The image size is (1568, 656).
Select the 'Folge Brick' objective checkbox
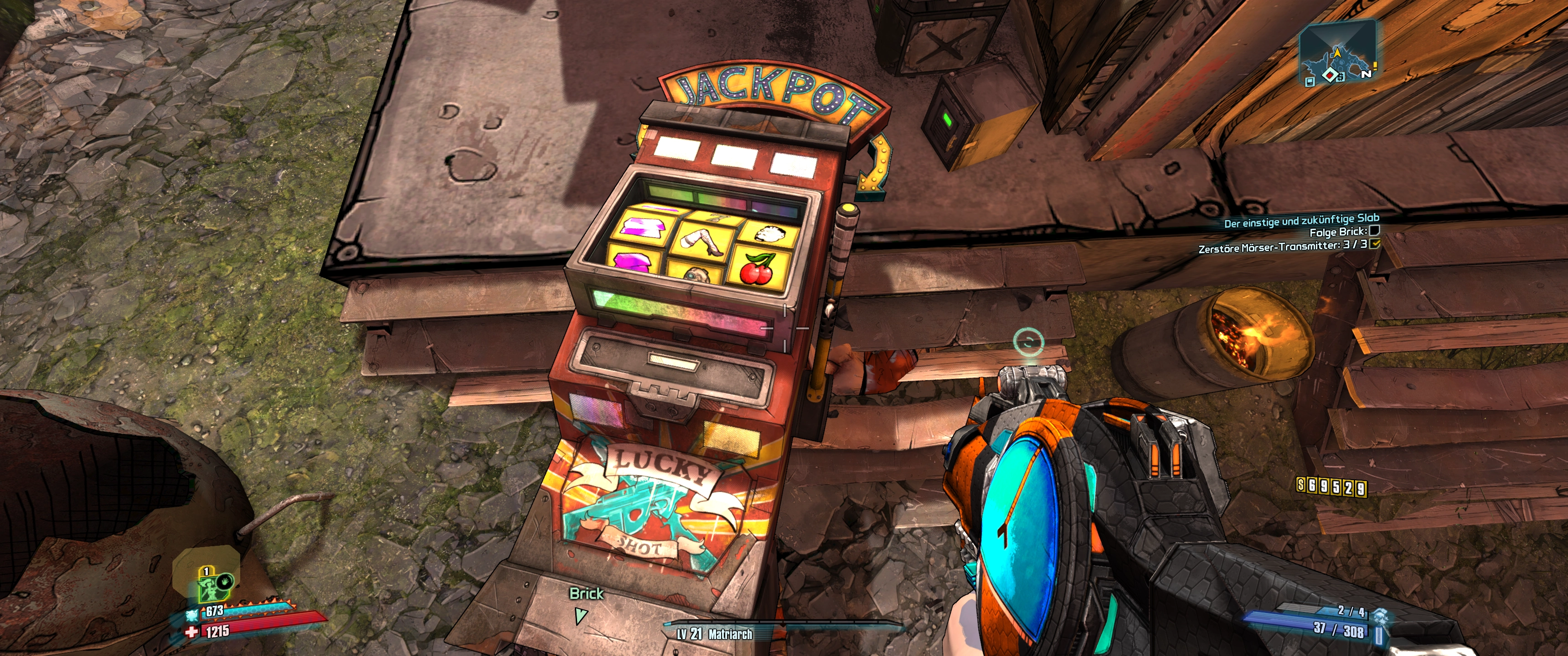(1374, 231)
